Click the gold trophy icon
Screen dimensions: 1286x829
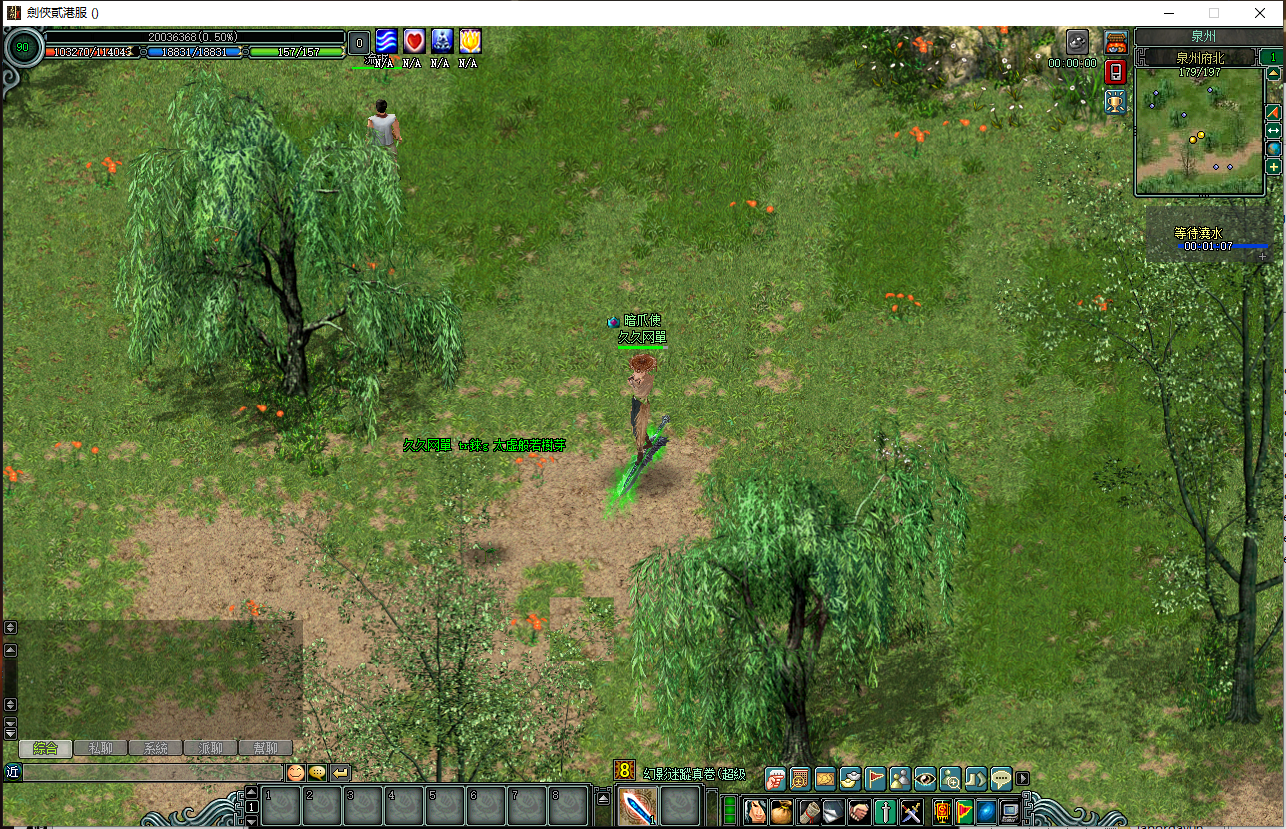(x=1116, y=100)
